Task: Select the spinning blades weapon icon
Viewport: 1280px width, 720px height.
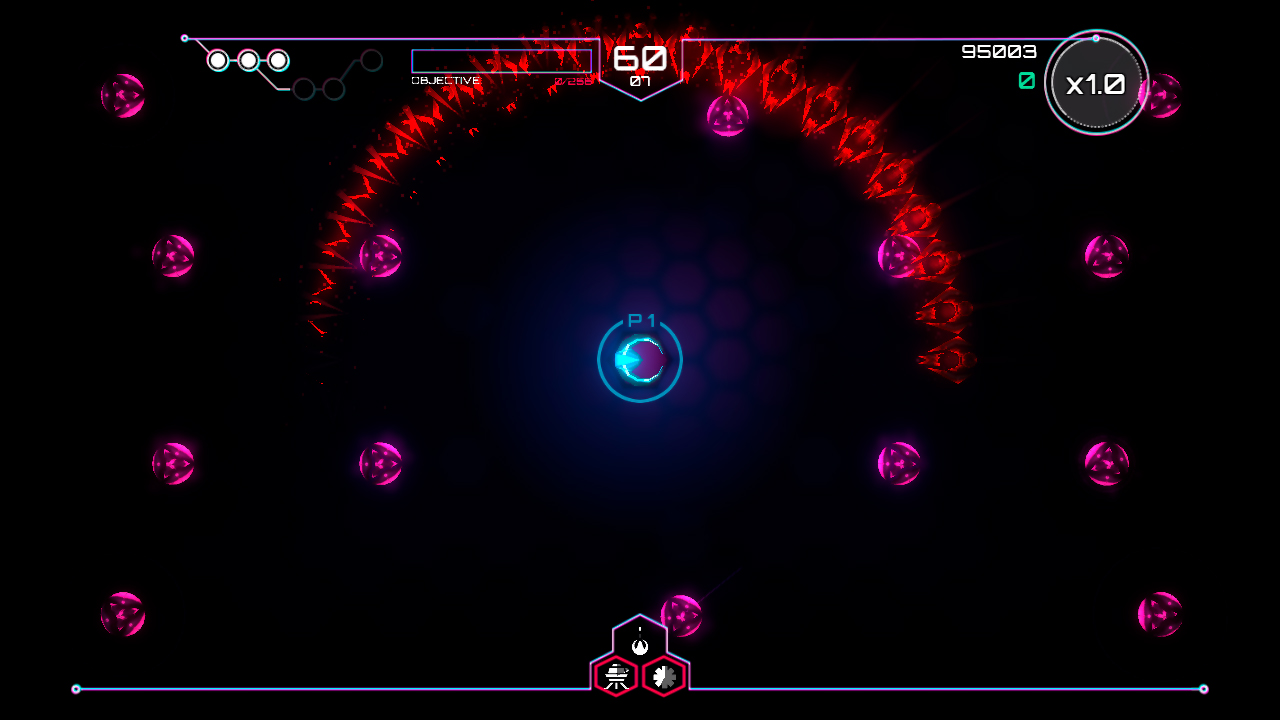Action: point(664,676)
